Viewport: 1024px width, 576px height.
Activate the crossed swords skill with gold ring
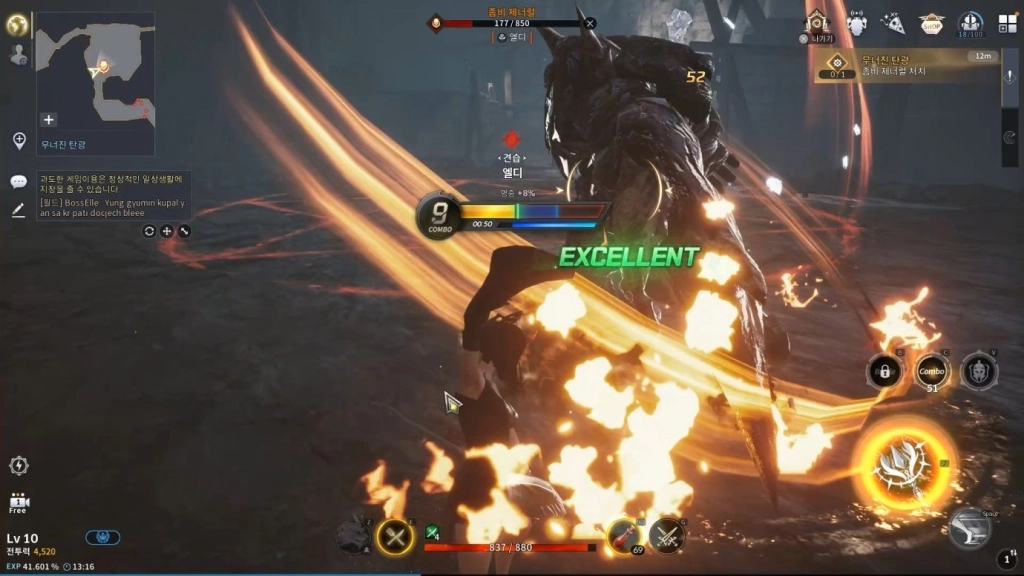click(x=395, y=537)
